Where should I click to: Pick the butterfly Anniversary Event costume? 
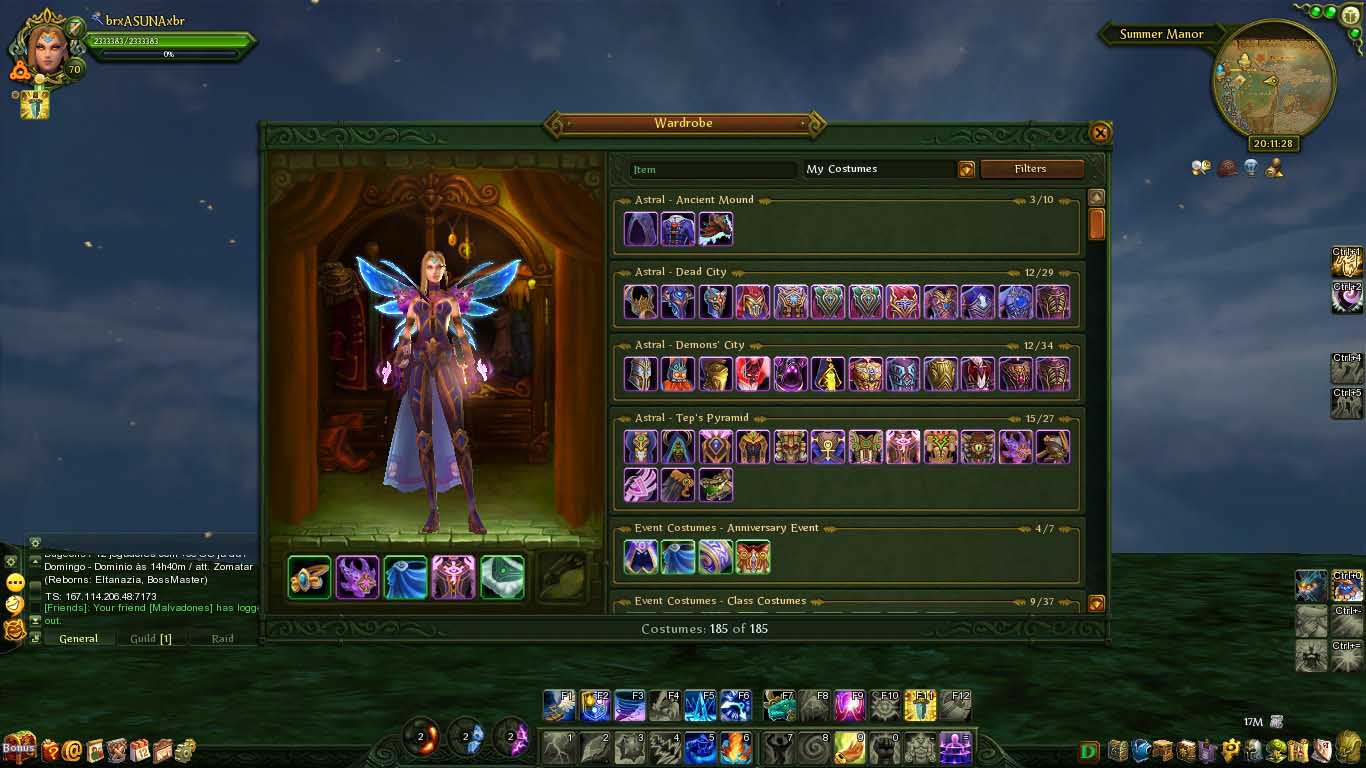click(753, 557)
